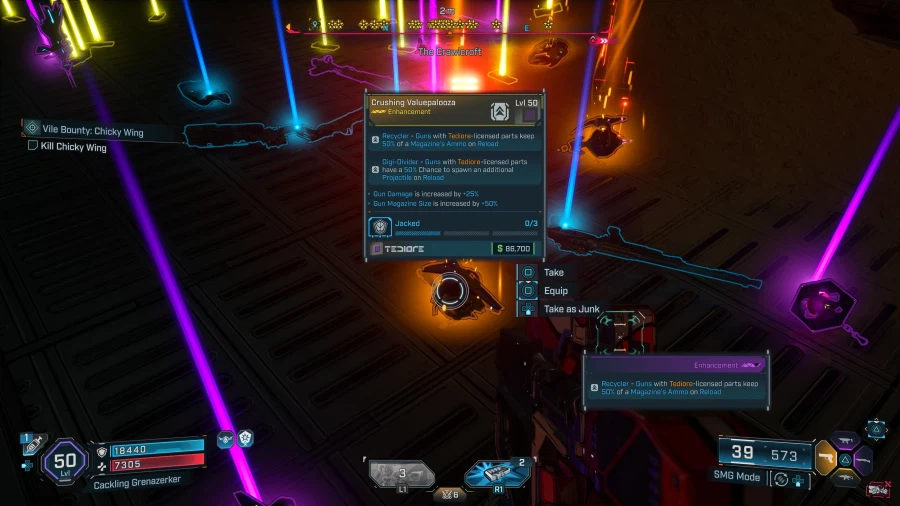Open the level 50 character badge
The height and width of the screenshot is (506, 900).
pyautogui.click(x=66, y=461)
